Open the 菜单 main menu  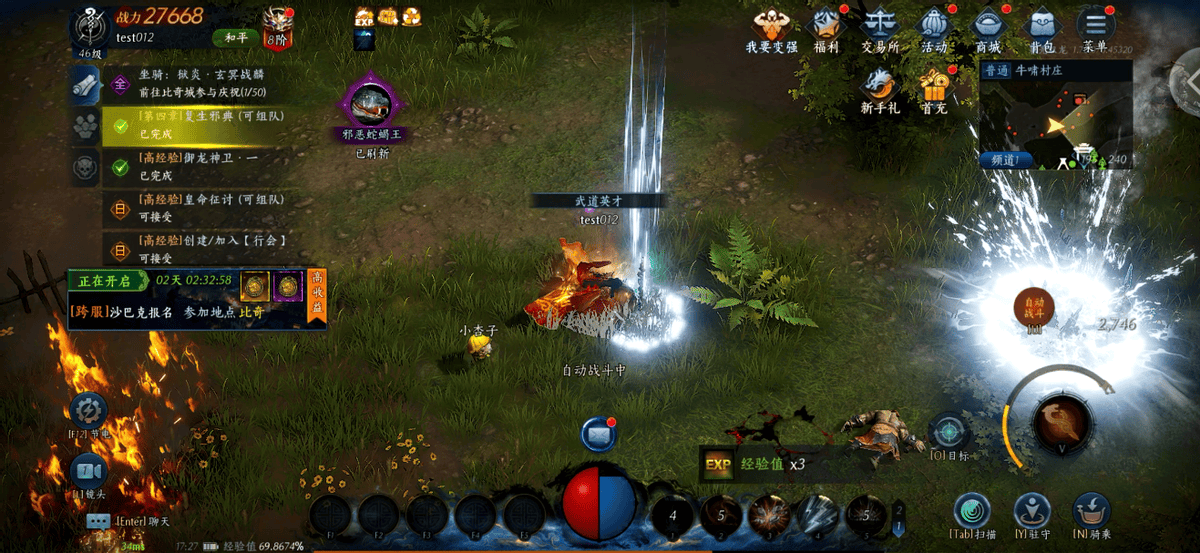point(1096,27)
